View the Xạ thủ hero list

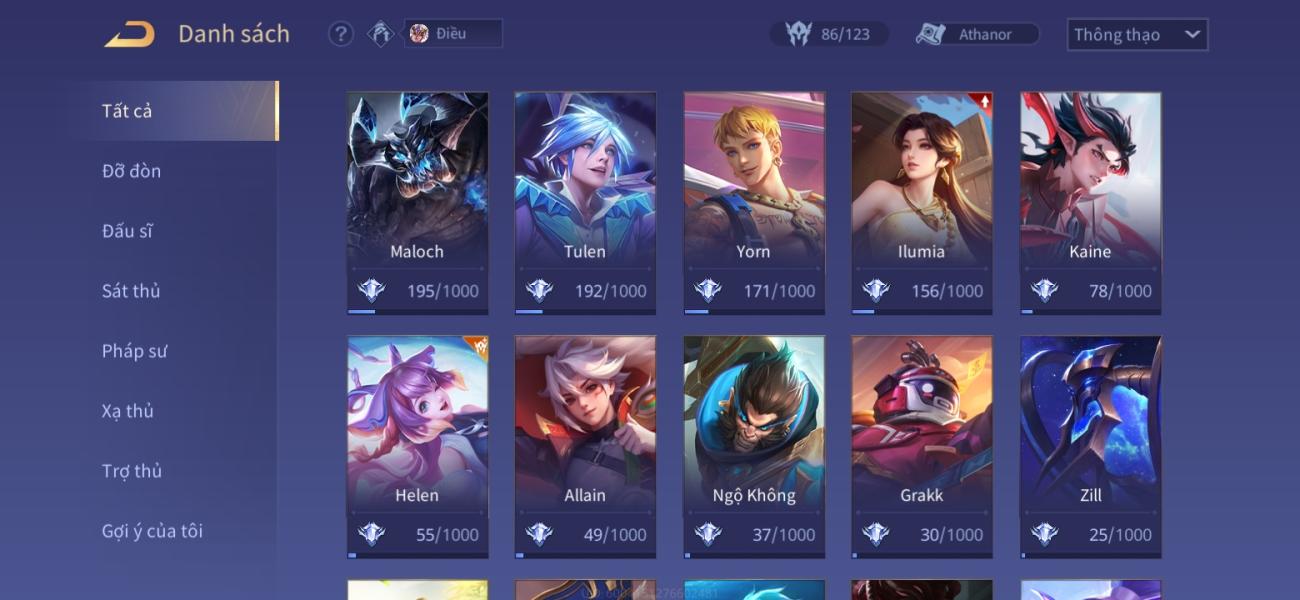pos(128,411)
